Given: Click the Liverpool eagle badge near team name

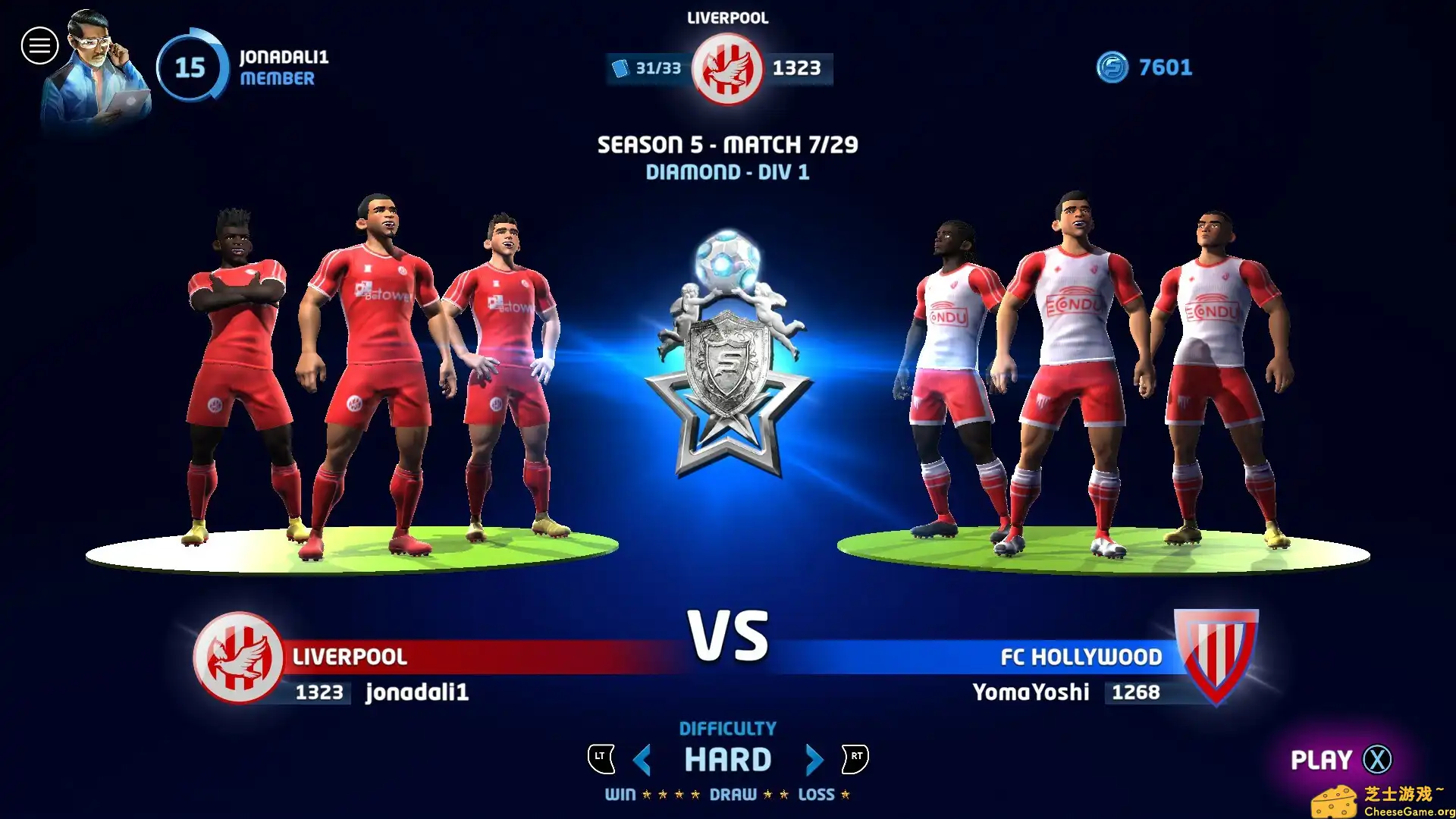Looking at the screenshot, I should click(241, 658).
